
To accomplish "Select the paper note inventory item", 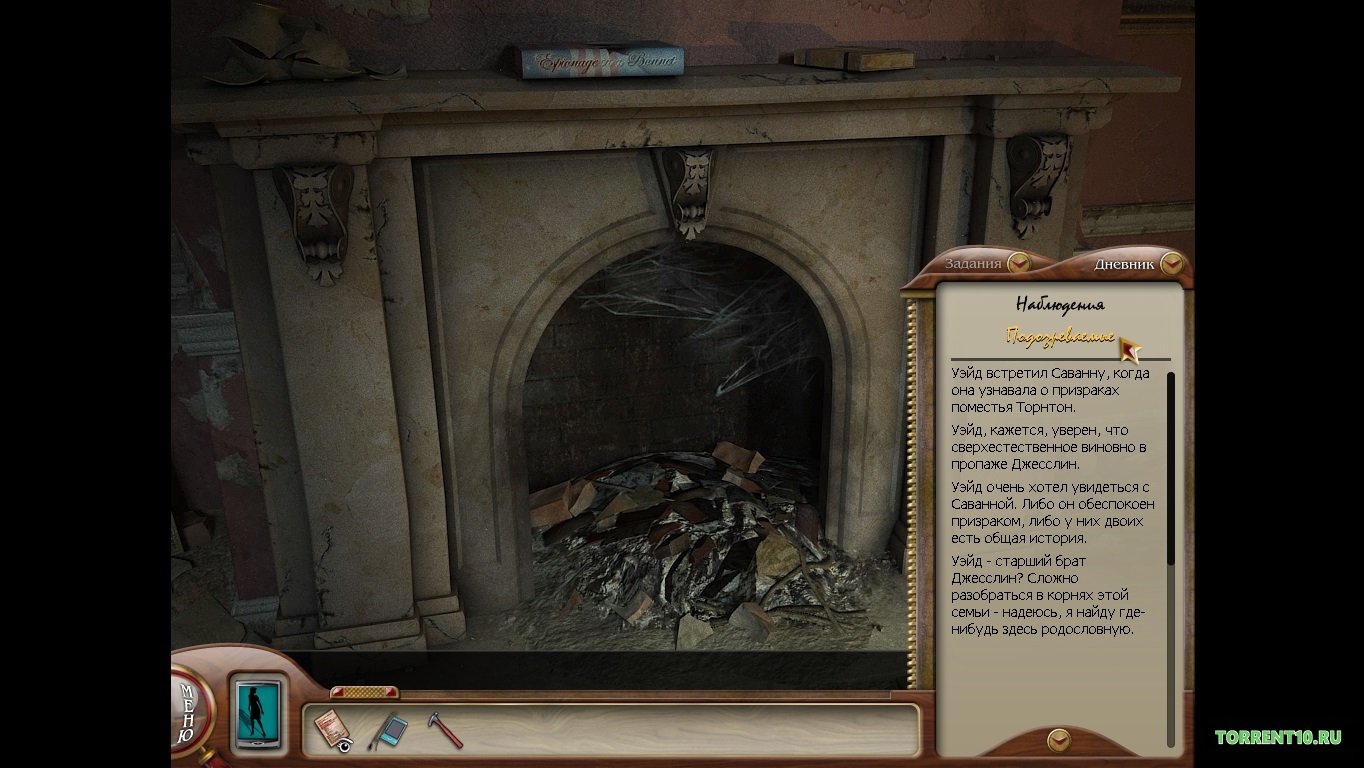I will tap(332, 730).
